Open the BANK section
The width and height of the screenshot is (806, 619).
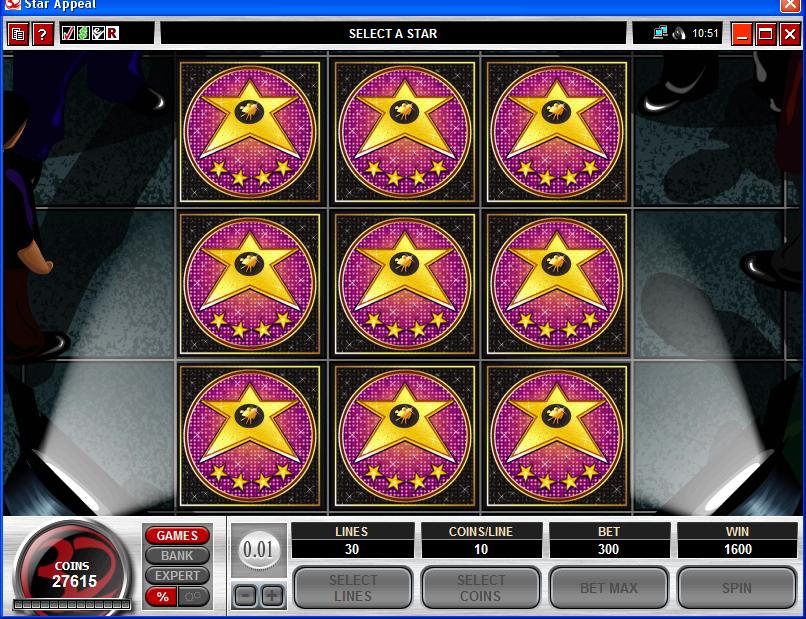click(x=177, y=556)
